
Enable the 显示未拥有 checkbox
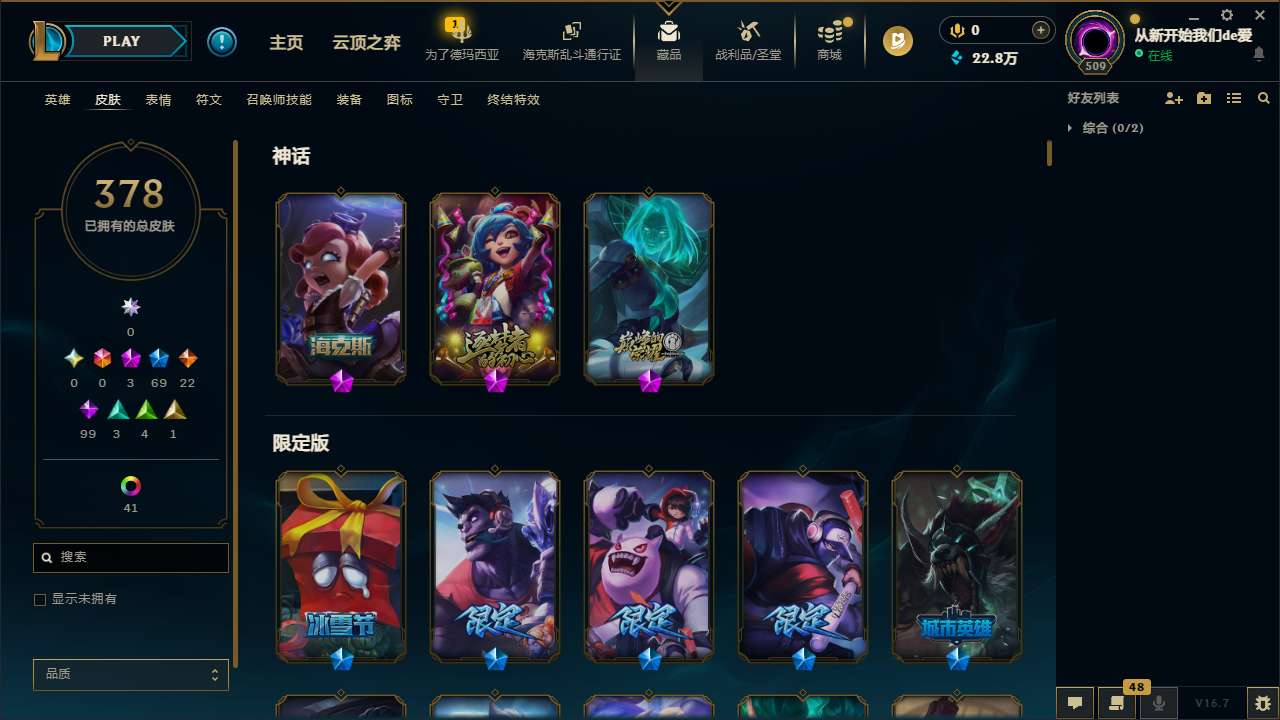point(40,599)
